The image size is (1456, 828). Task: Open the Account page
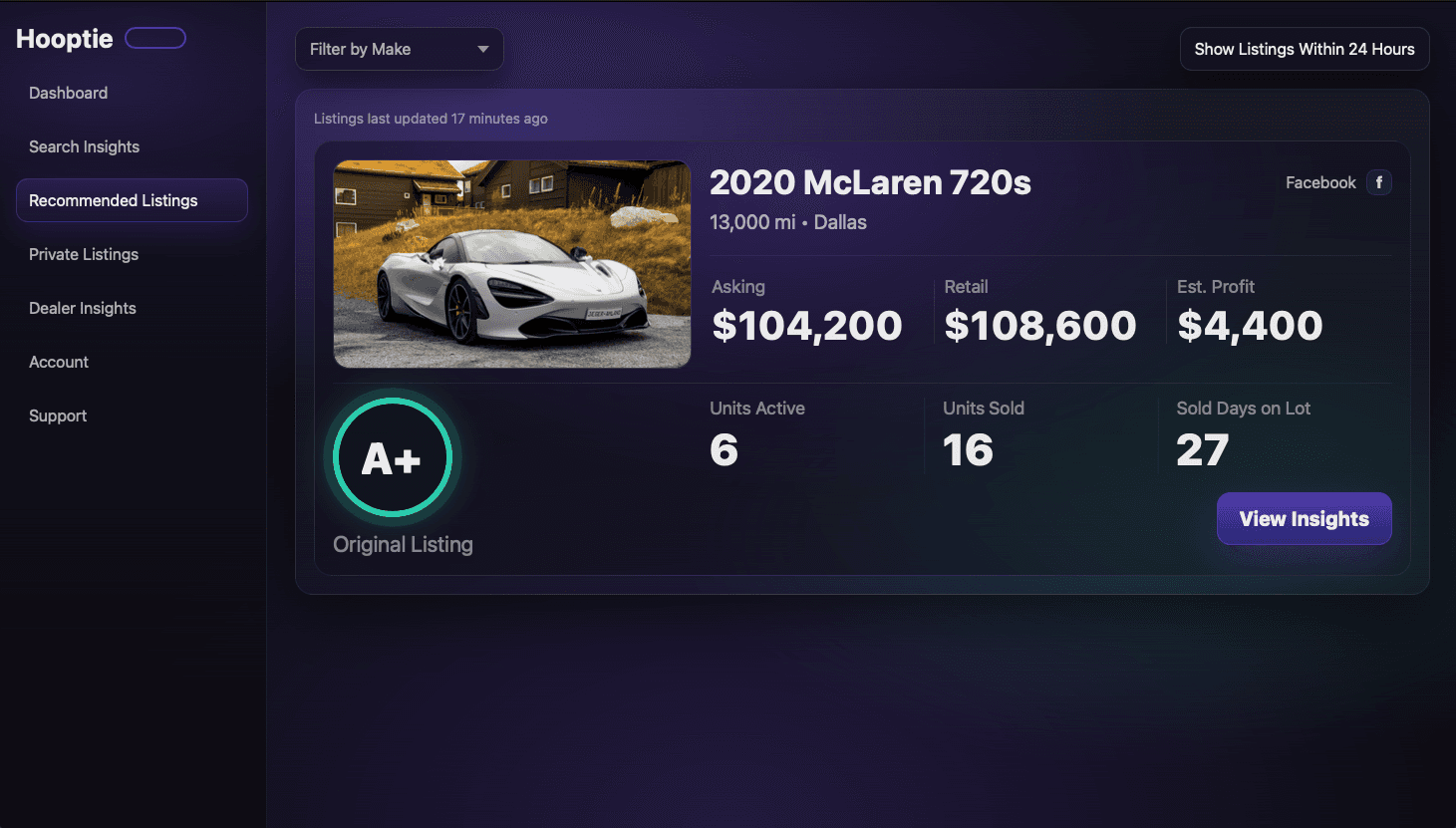(58, 362)
